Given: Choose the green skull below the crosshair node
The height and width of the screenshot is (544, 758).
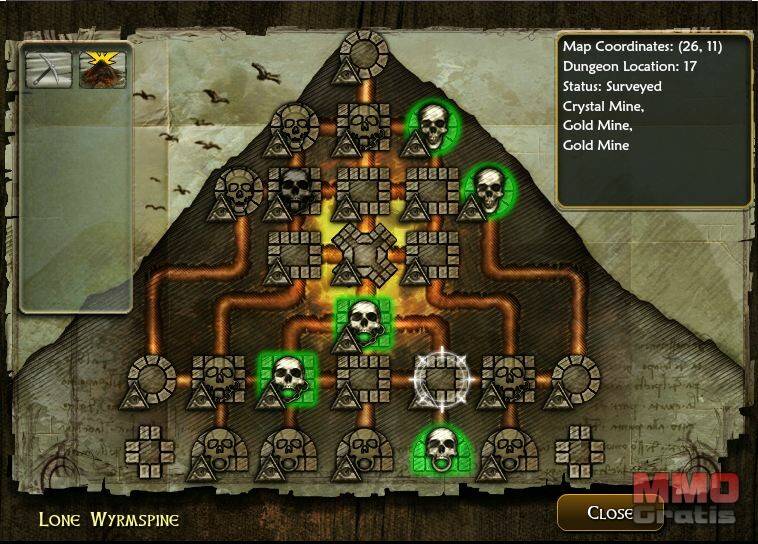Looking at the screenshot, I should (x=437, y=448).
